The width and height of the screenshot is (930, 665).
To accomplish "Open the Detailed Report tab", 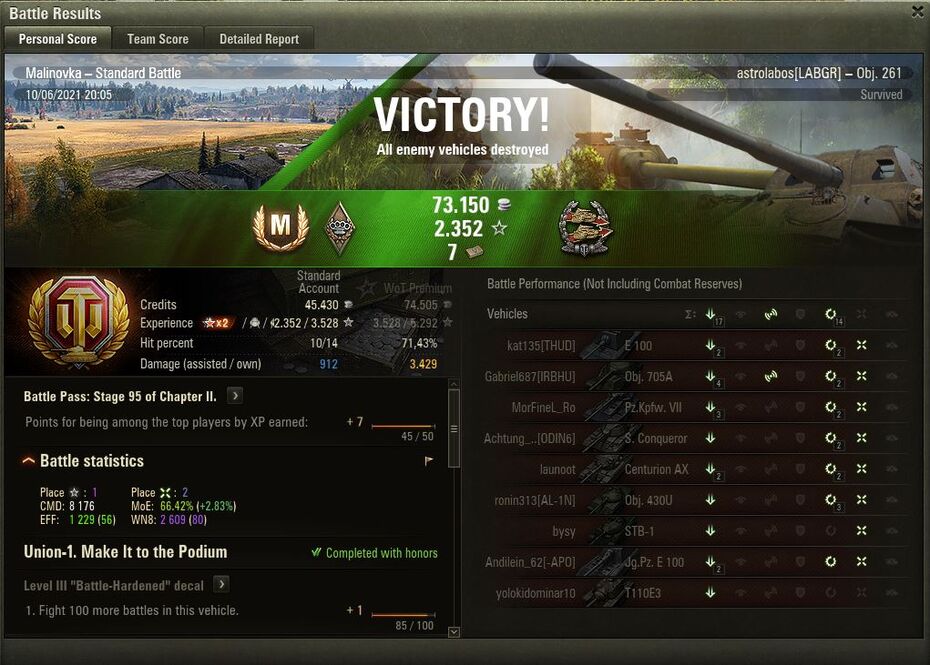I will coord(259,39).
